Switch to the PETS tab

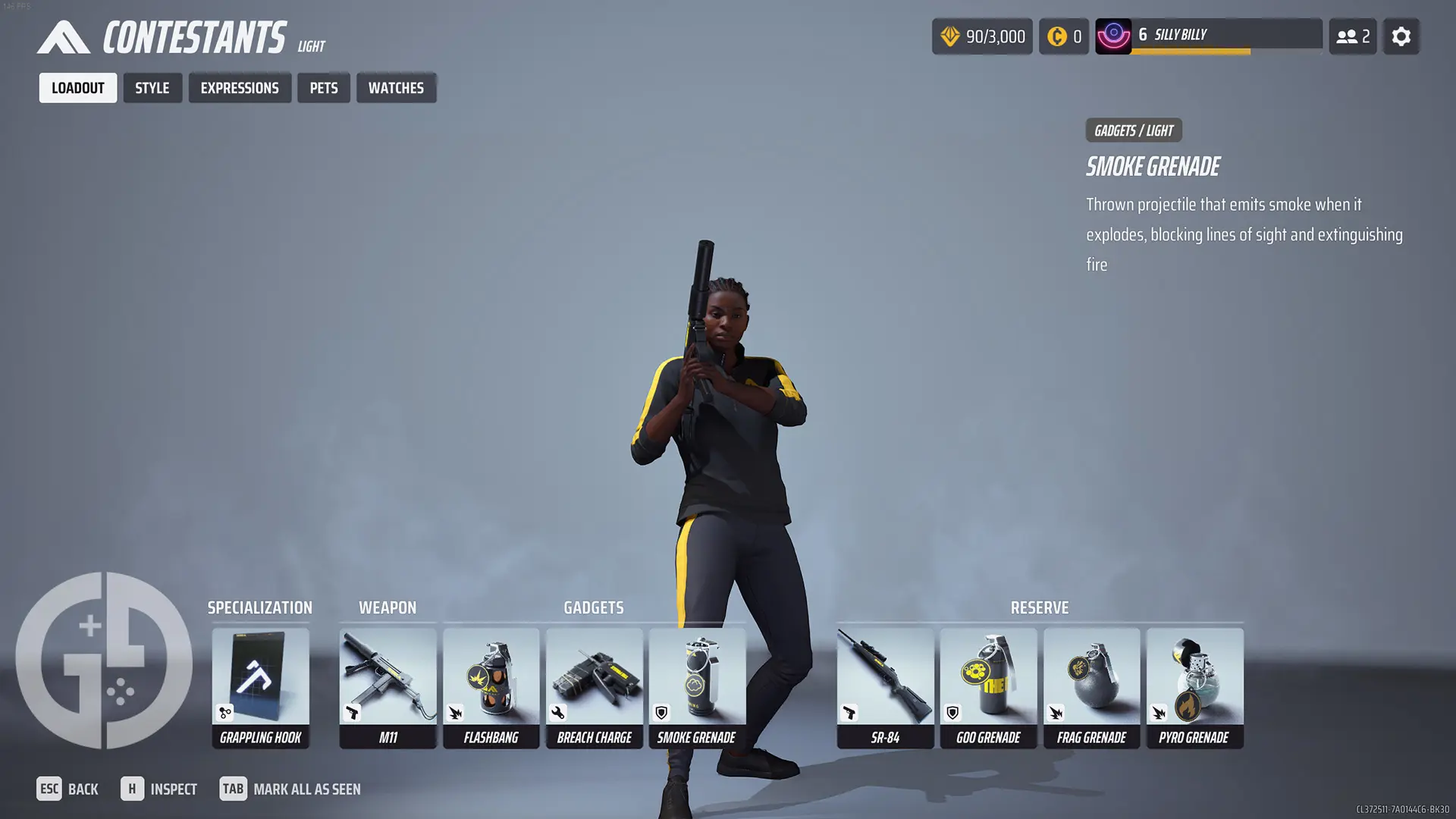point(324,87)
